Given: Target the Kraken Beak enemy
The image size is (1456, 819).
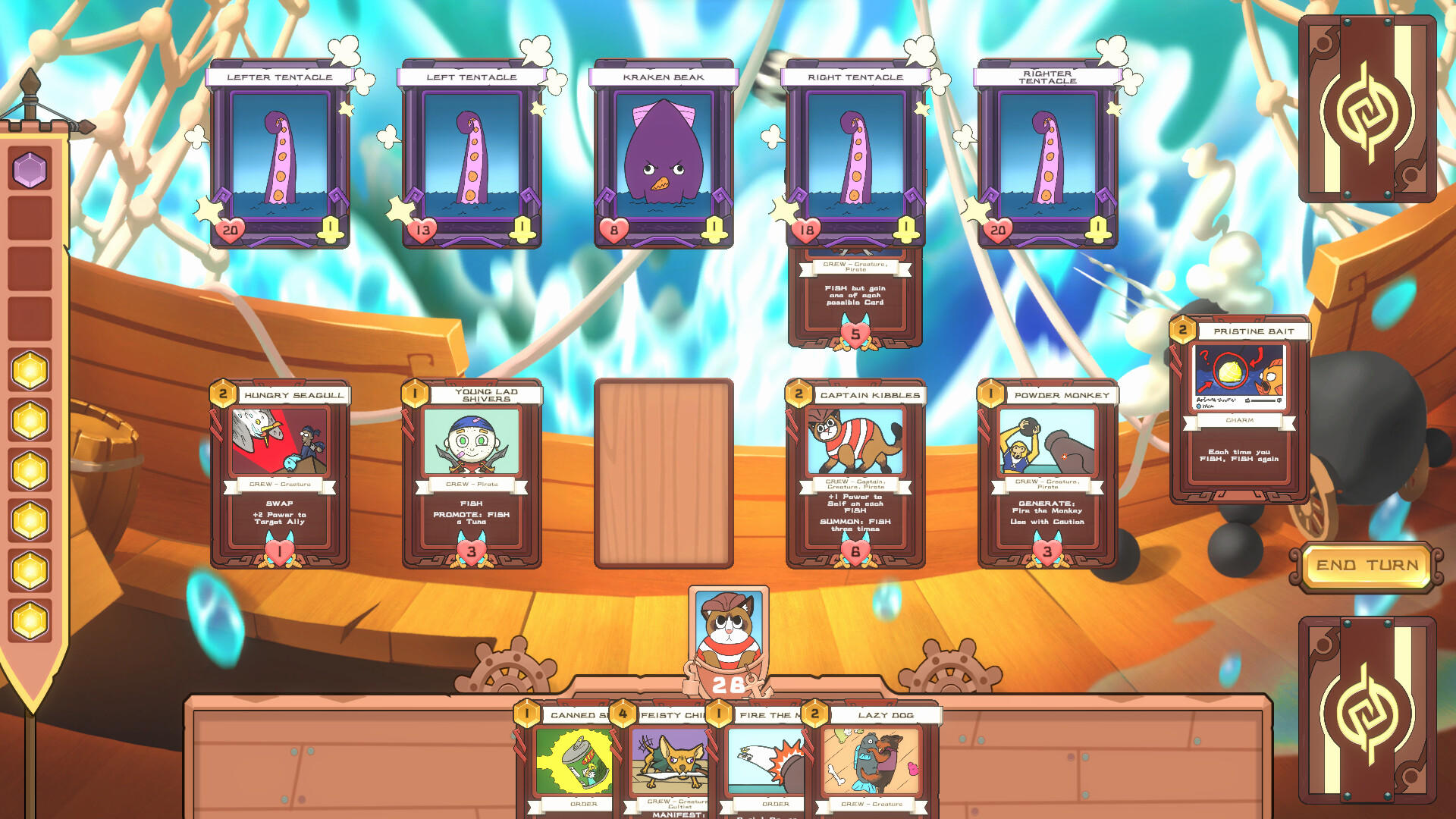Looking at the screenshot, I should coord(664,155).
